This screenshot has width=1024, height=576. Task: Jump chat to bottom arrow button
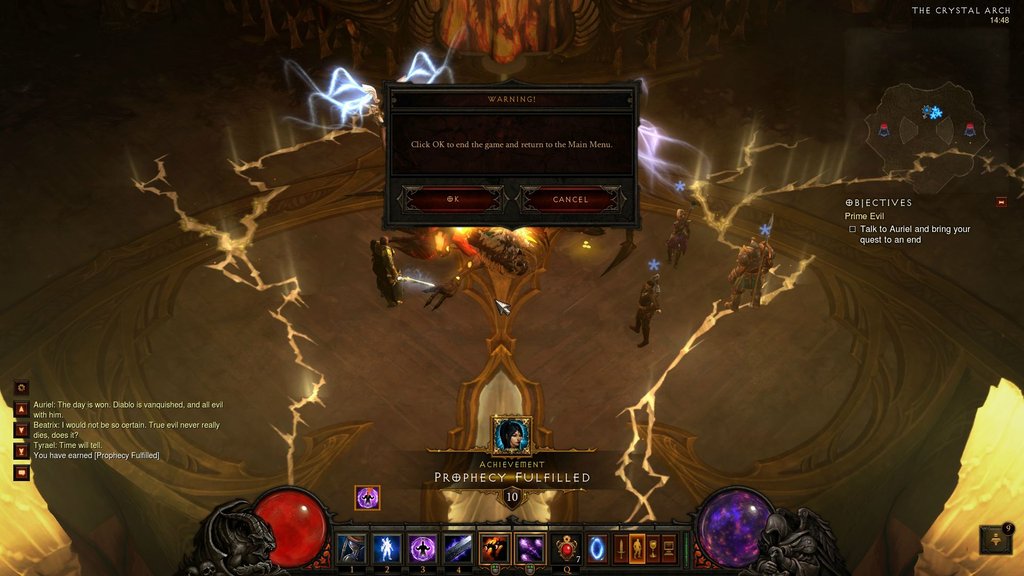click(21, 451)
